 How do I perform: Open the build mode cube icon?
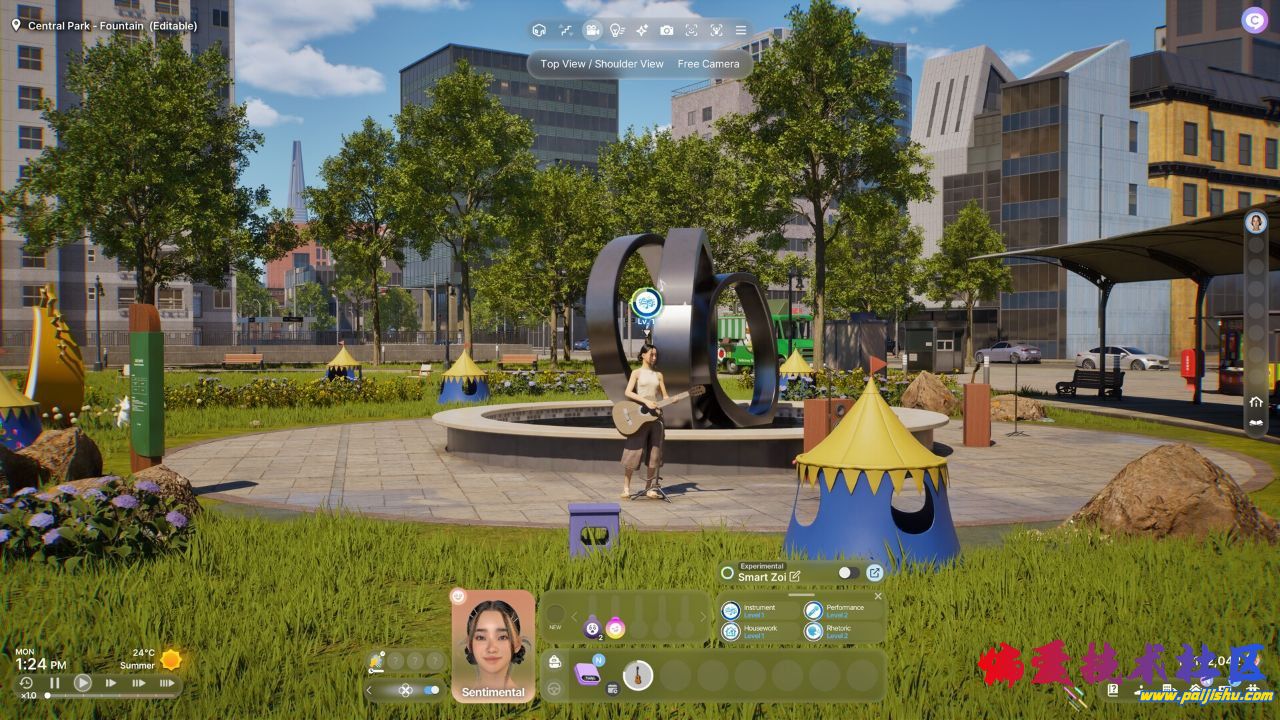[540, 30]
